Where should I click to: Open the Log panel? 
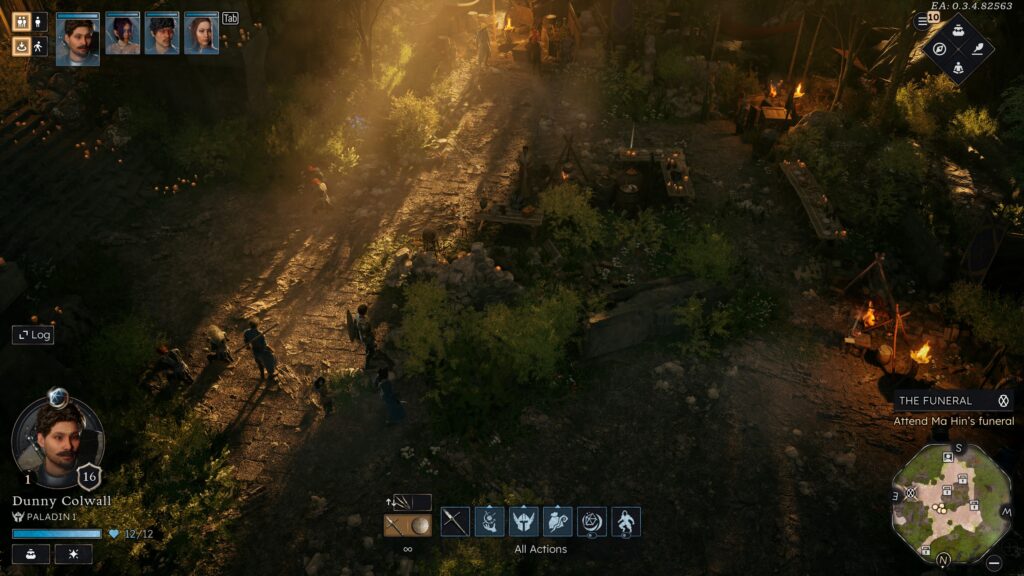33,335
